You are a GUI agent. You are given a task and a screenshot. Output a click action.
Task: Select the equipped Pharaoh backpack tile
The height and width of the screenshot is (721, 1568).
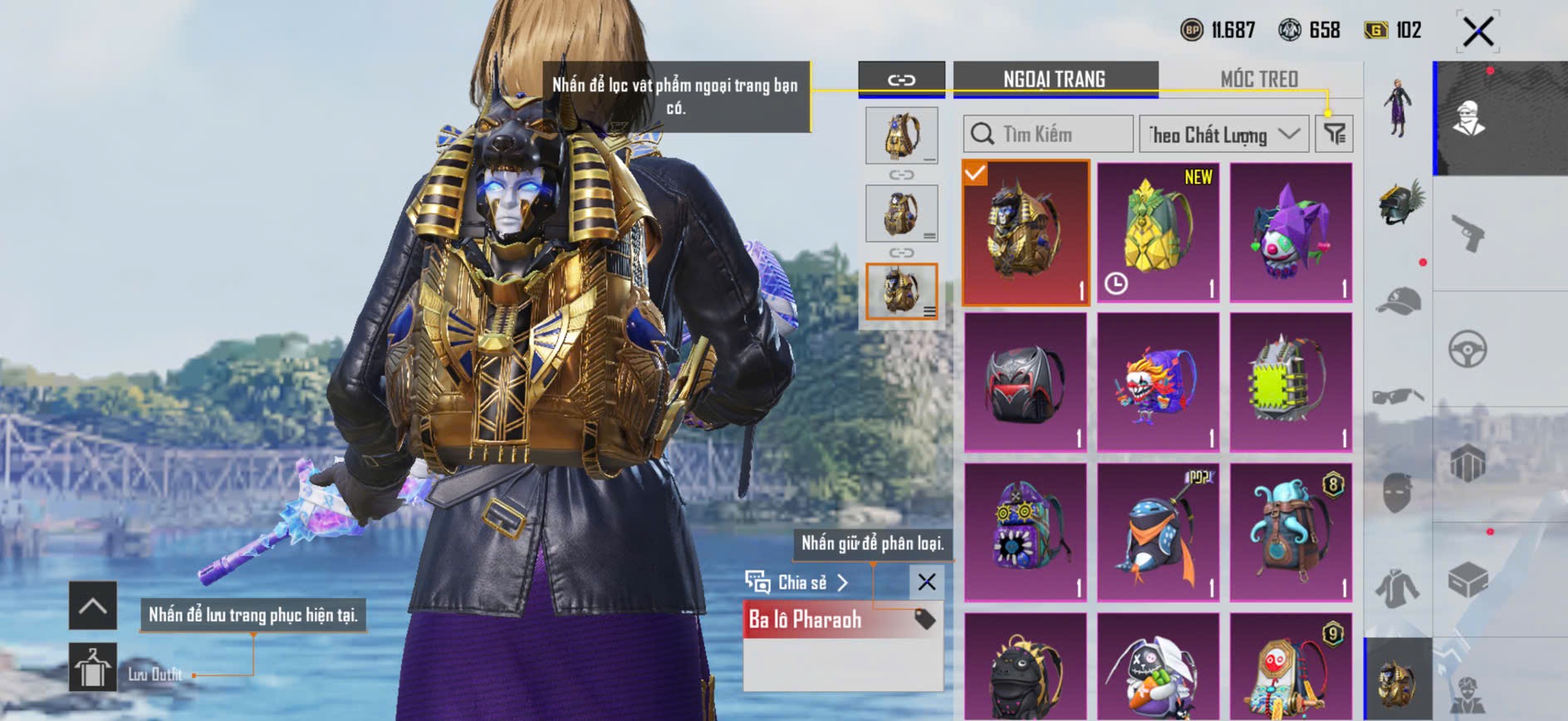(1026, 232)
